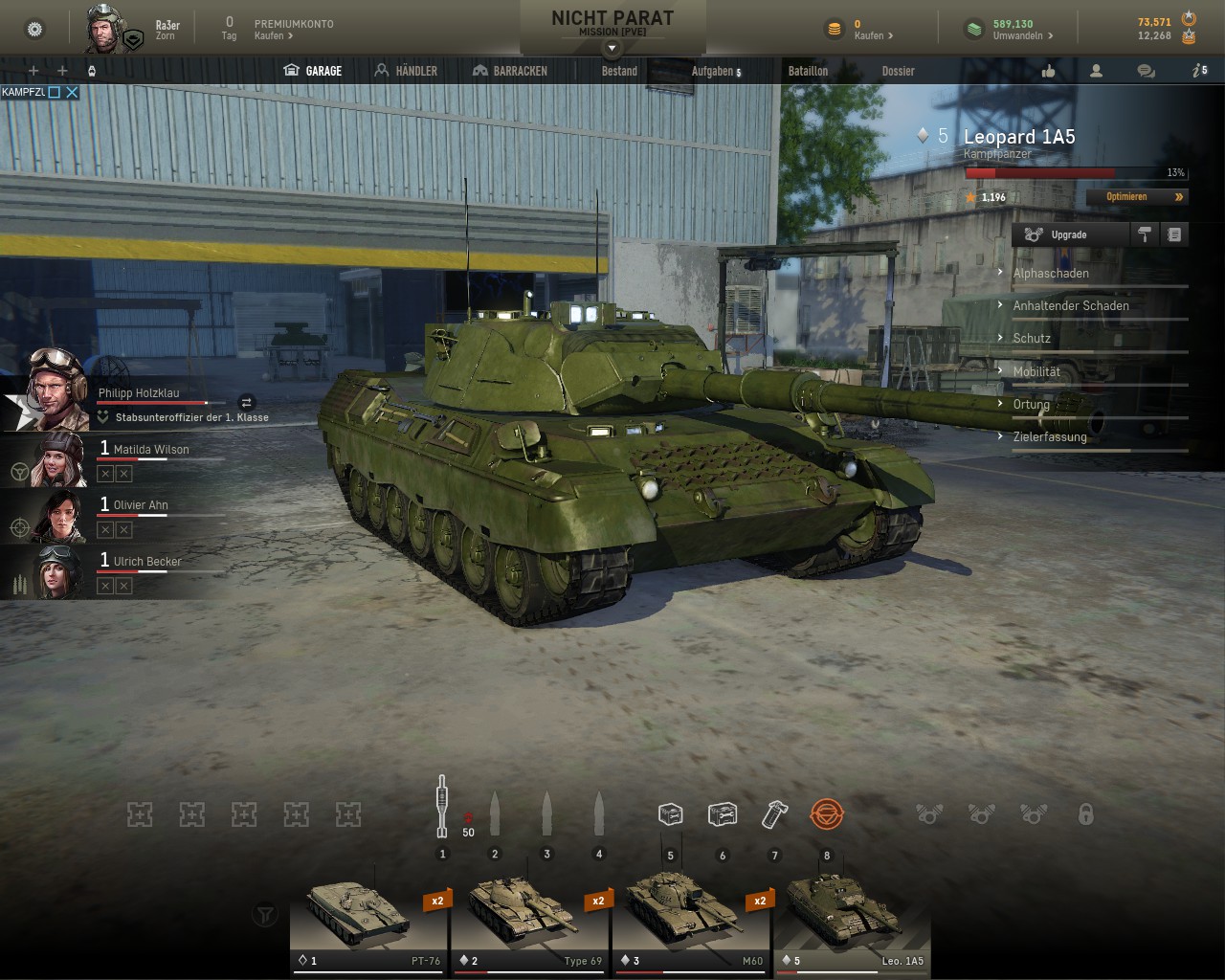This screenshot has height=980, width=1225.
Task: Click the locked retrofit slot padlock icon
Action: [x=1086, y=813]
